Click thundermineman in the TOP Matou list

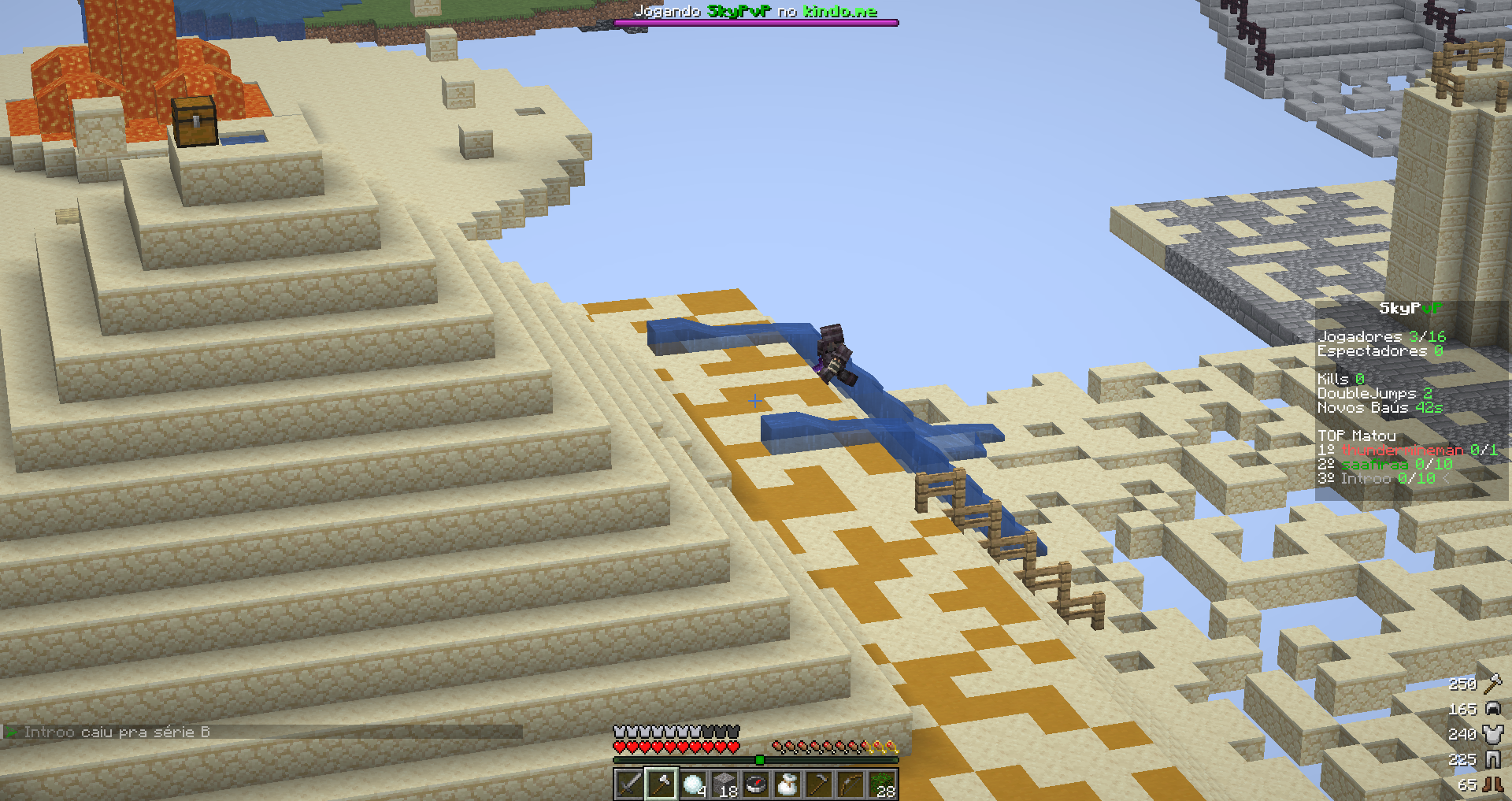tap(1402, 450)
